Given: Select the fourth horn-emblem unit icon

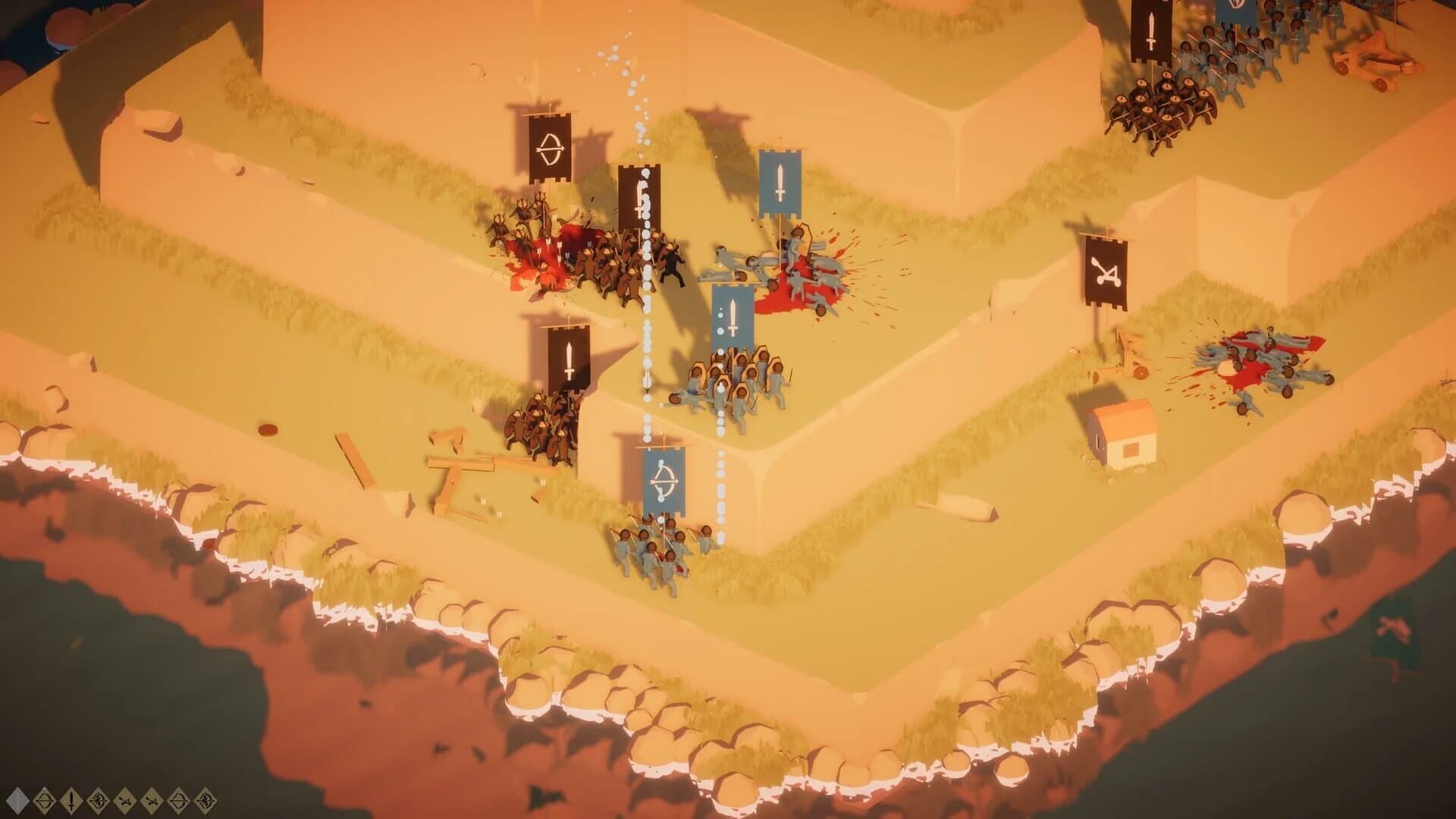Looking at the screenshot, I should (x=97, y=800).
